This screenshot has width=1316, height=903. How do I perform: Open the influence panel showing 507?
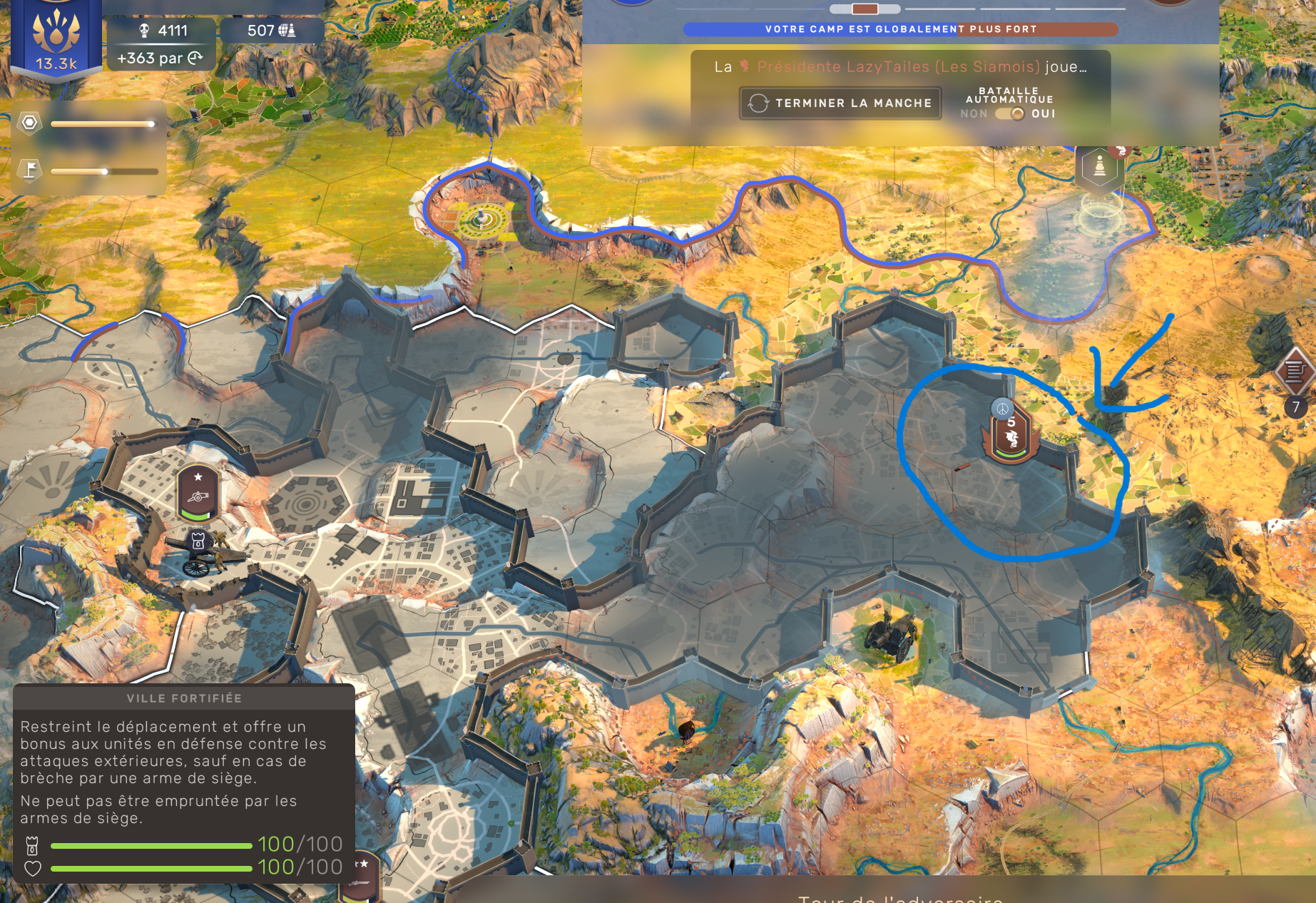point(271,31)
